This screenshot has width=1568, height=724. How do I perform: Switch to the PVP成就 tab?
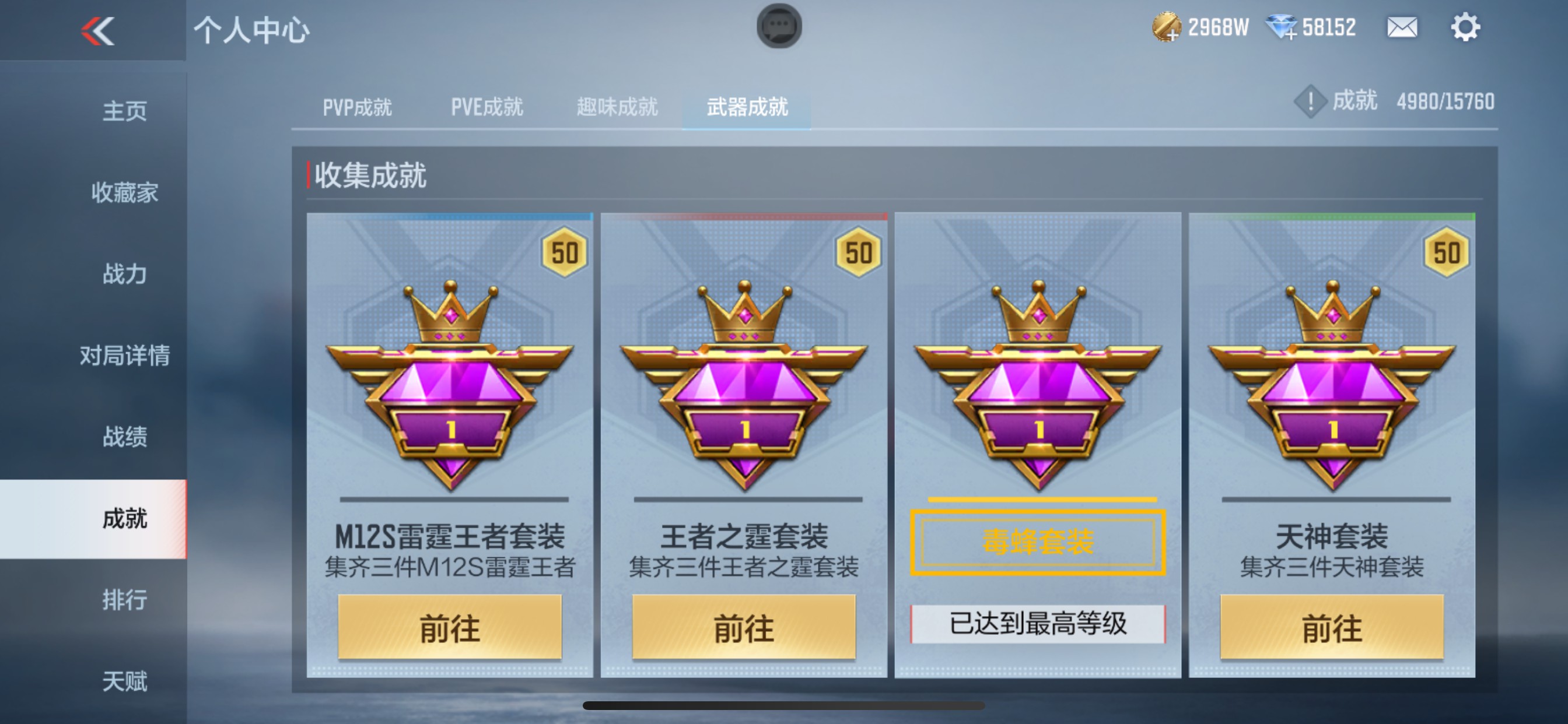[x=358, y=107]
